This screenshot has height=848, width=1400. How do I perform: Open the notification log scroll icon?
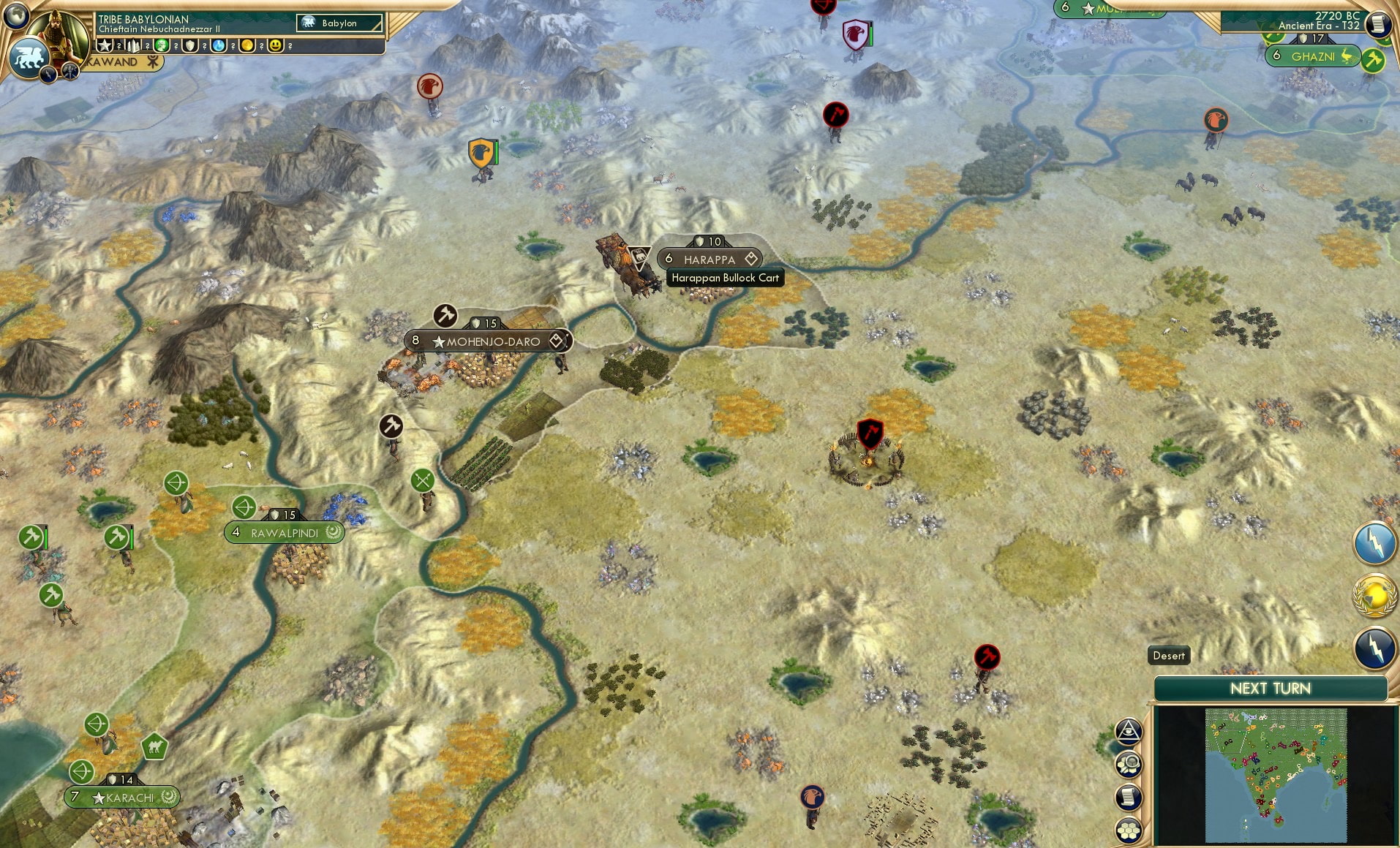1129,797
